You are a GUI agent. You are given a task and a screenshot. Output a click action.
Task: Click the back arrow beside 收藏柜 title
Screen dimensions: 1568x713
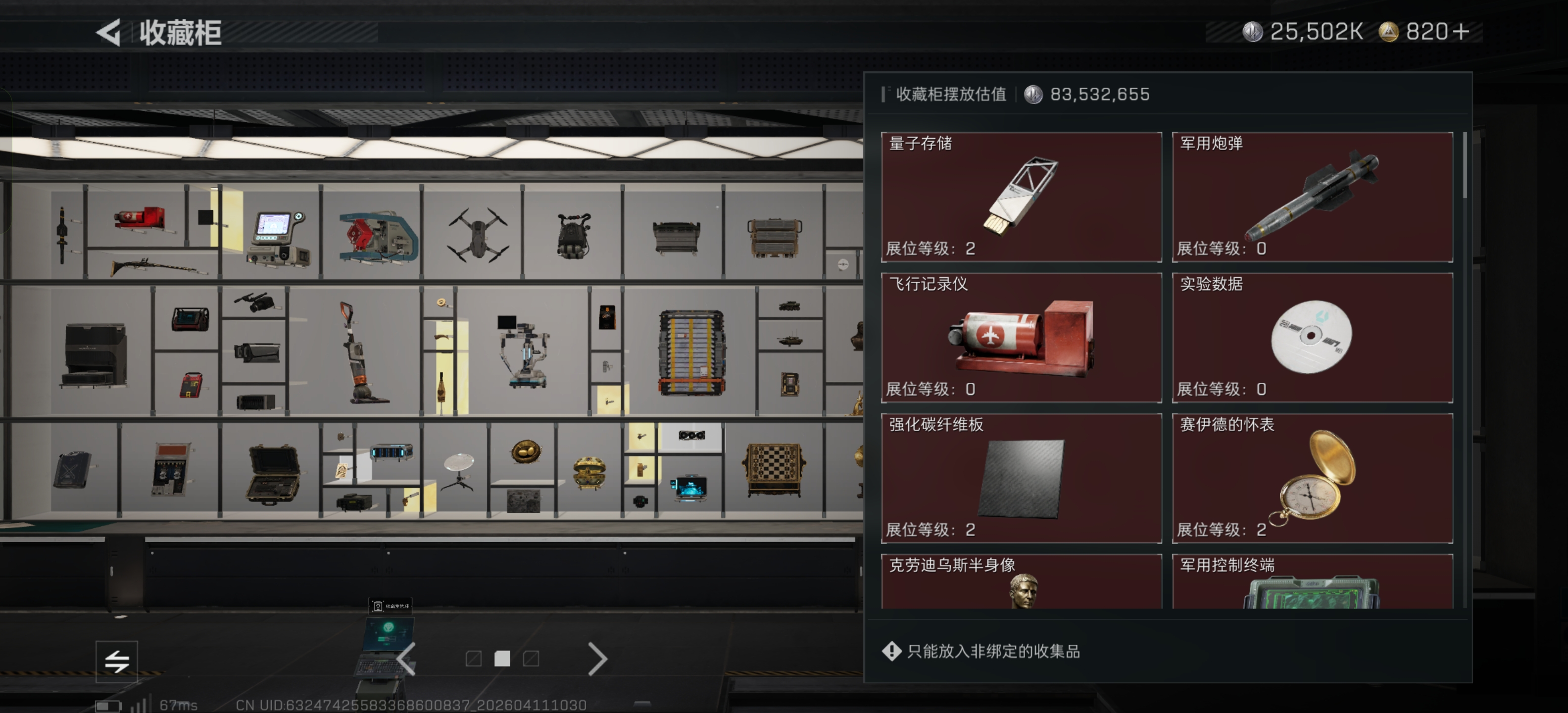click(109, 32)
